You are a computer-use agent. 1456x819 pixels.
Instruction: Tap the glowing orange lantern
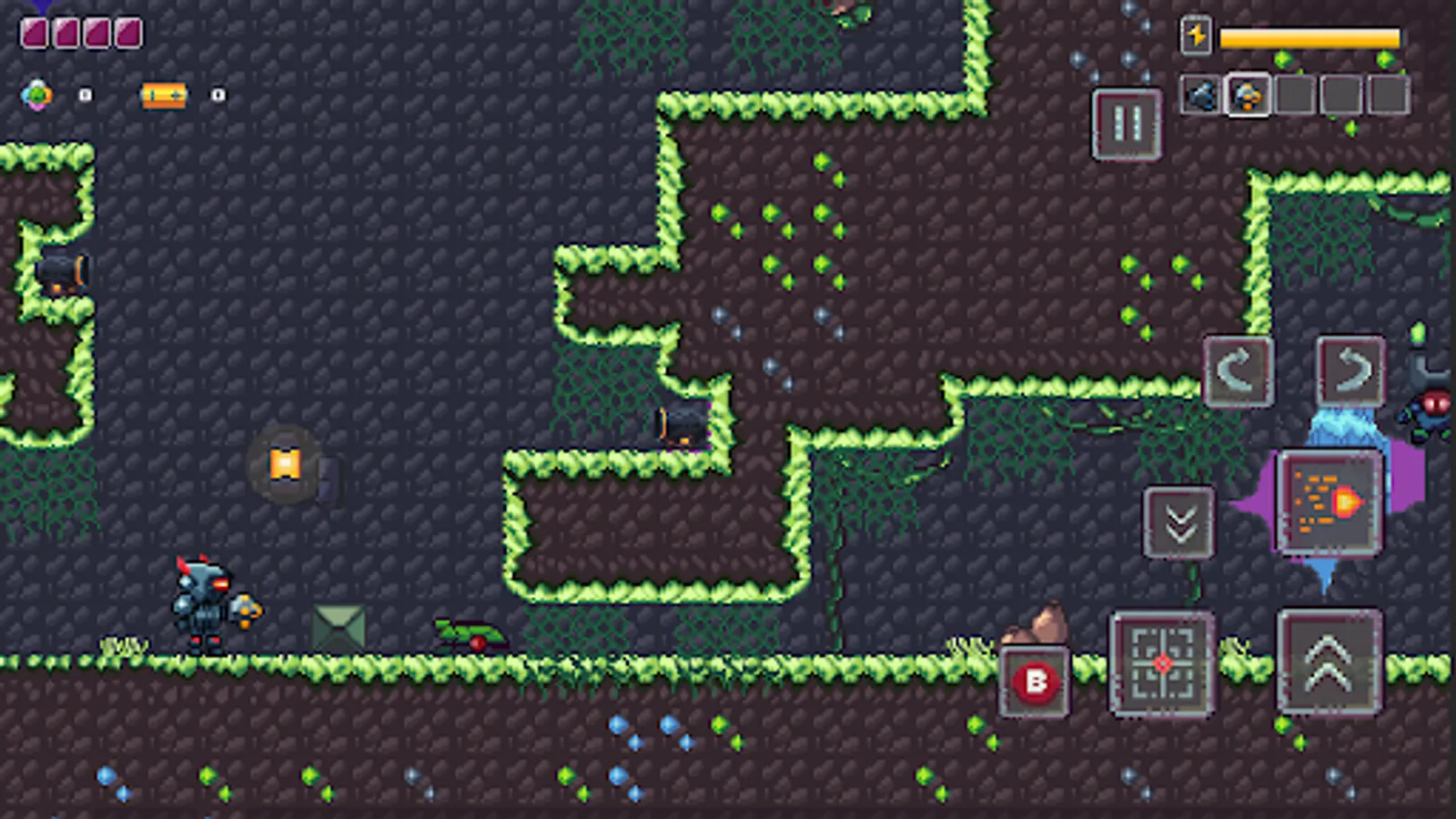click(285, 464)
